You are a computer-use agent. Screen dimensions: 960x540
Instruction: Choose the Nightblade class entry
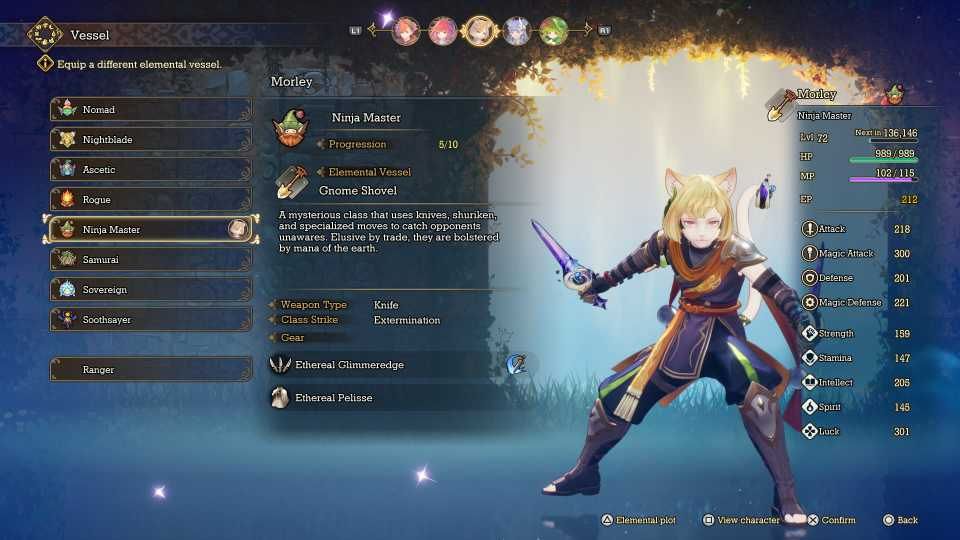(150, 140)
